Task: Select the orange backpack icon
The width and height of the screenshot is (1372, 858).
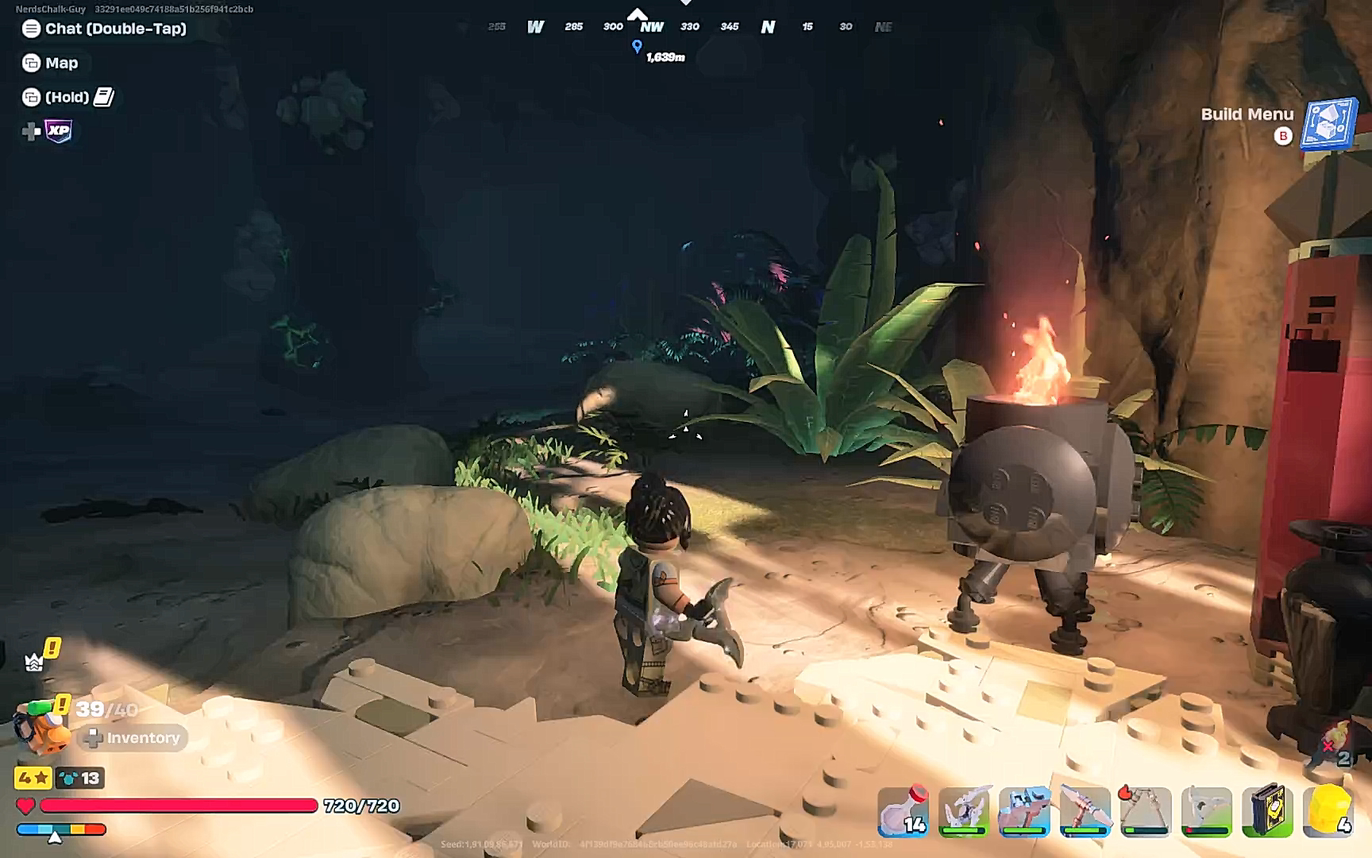Action: [40, 731]
